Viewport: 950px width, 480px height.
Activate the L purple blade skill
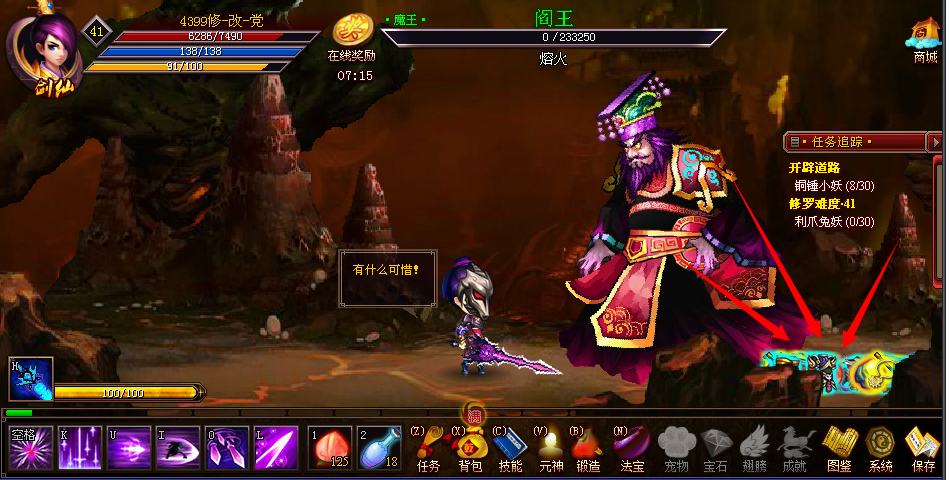point(275,447)
